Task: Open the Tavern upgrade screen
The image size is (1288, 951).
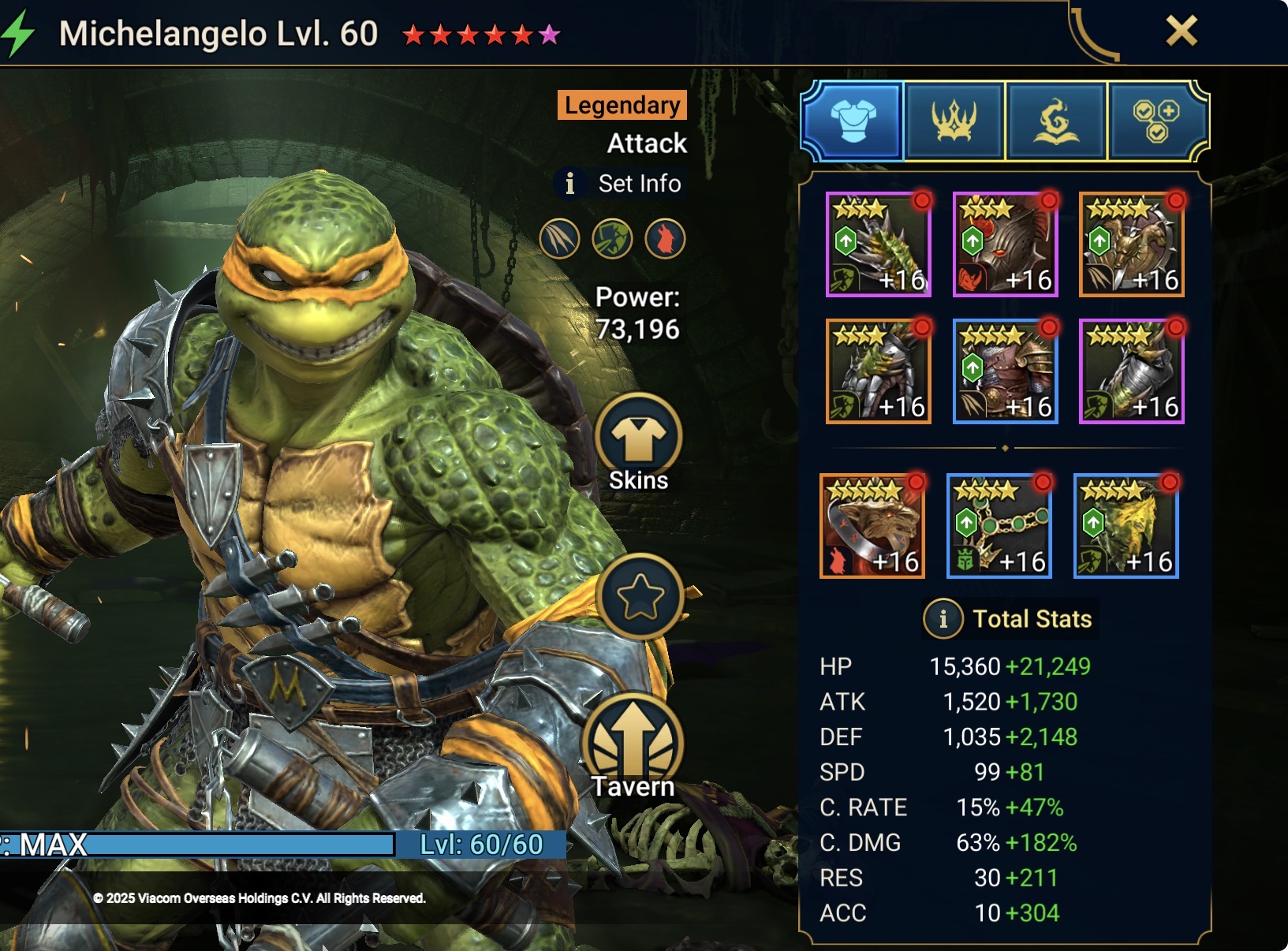Action: 633,747
